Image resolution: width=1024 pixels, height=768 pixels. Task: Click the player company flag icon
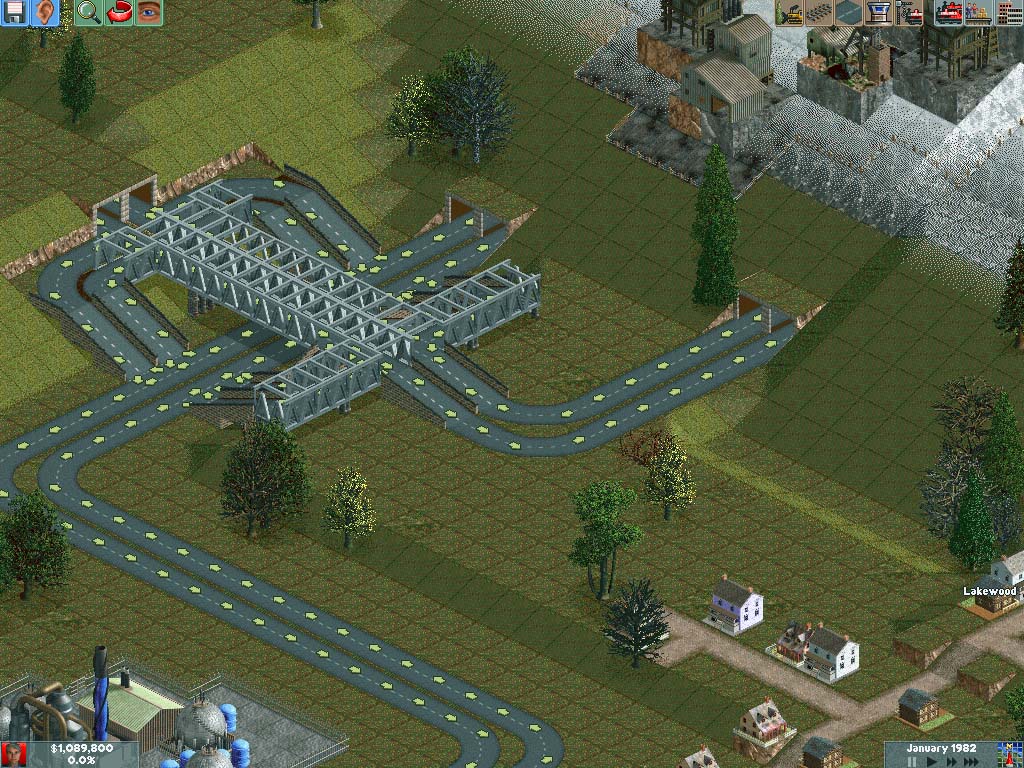coord(14,754)
